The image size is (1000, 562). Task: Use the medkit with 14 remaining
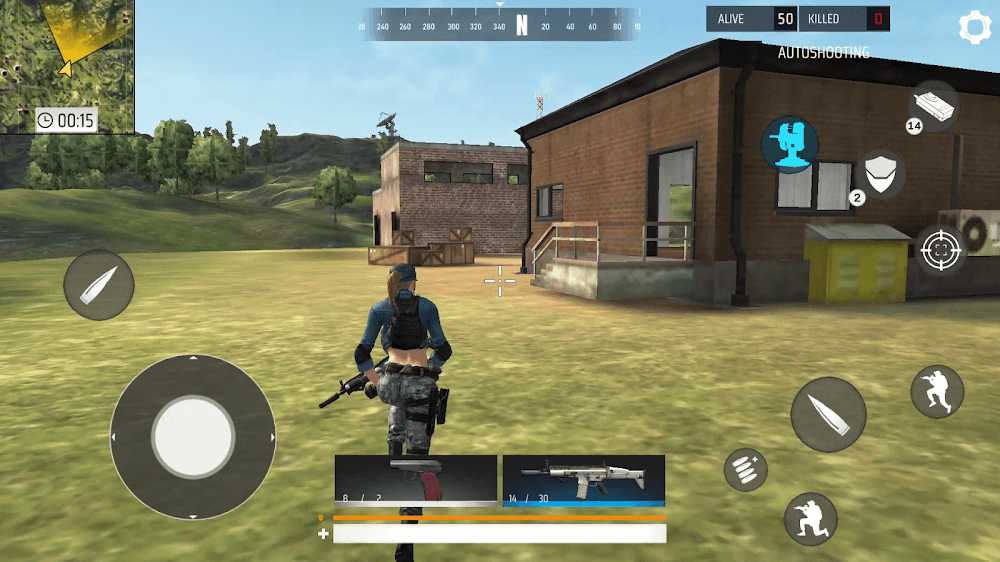click(934, 105)
